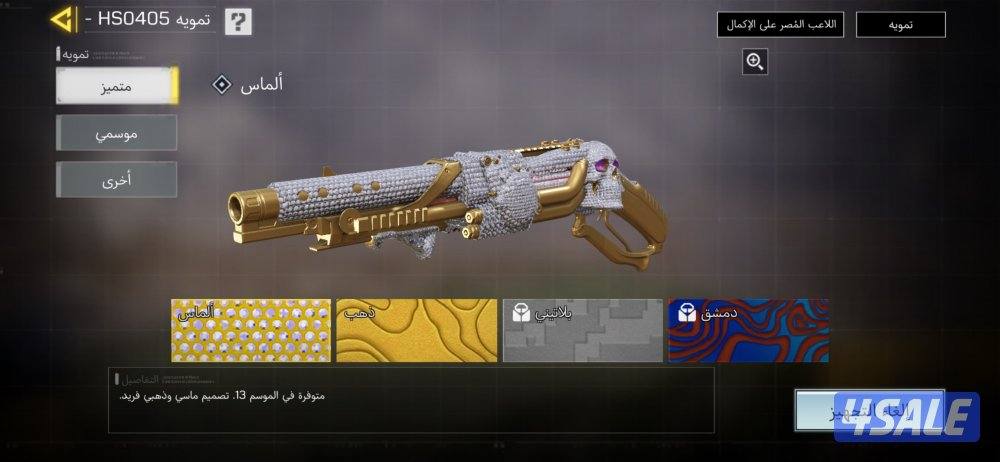Open the اللاعب المُصر على الإكمال button
Viewport: 1000px width, 462px height.
click(781, 25)
